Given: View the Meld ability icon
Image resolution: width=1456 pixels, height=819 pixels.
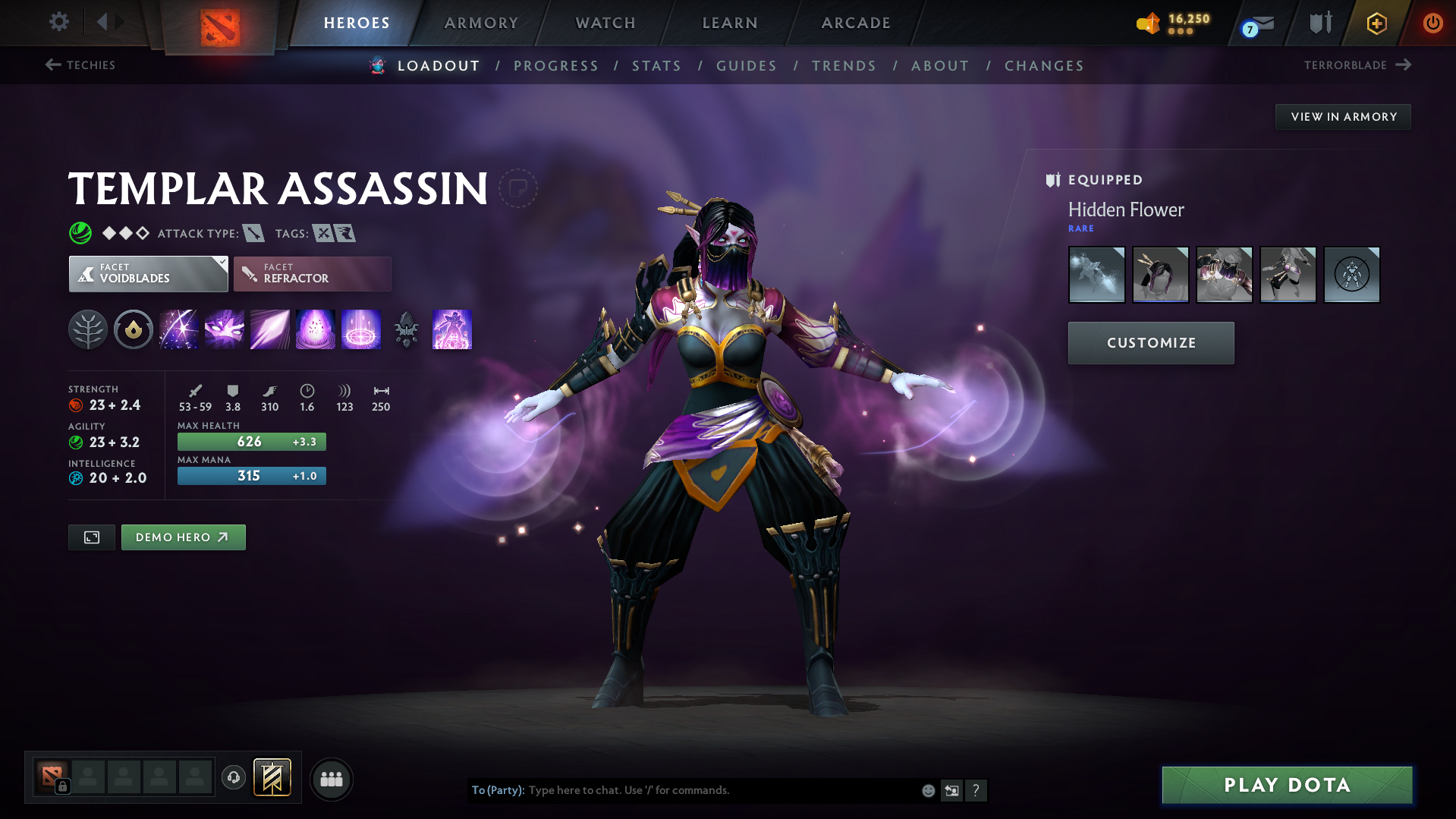Looking at the screenshot, I should [224, 329].
